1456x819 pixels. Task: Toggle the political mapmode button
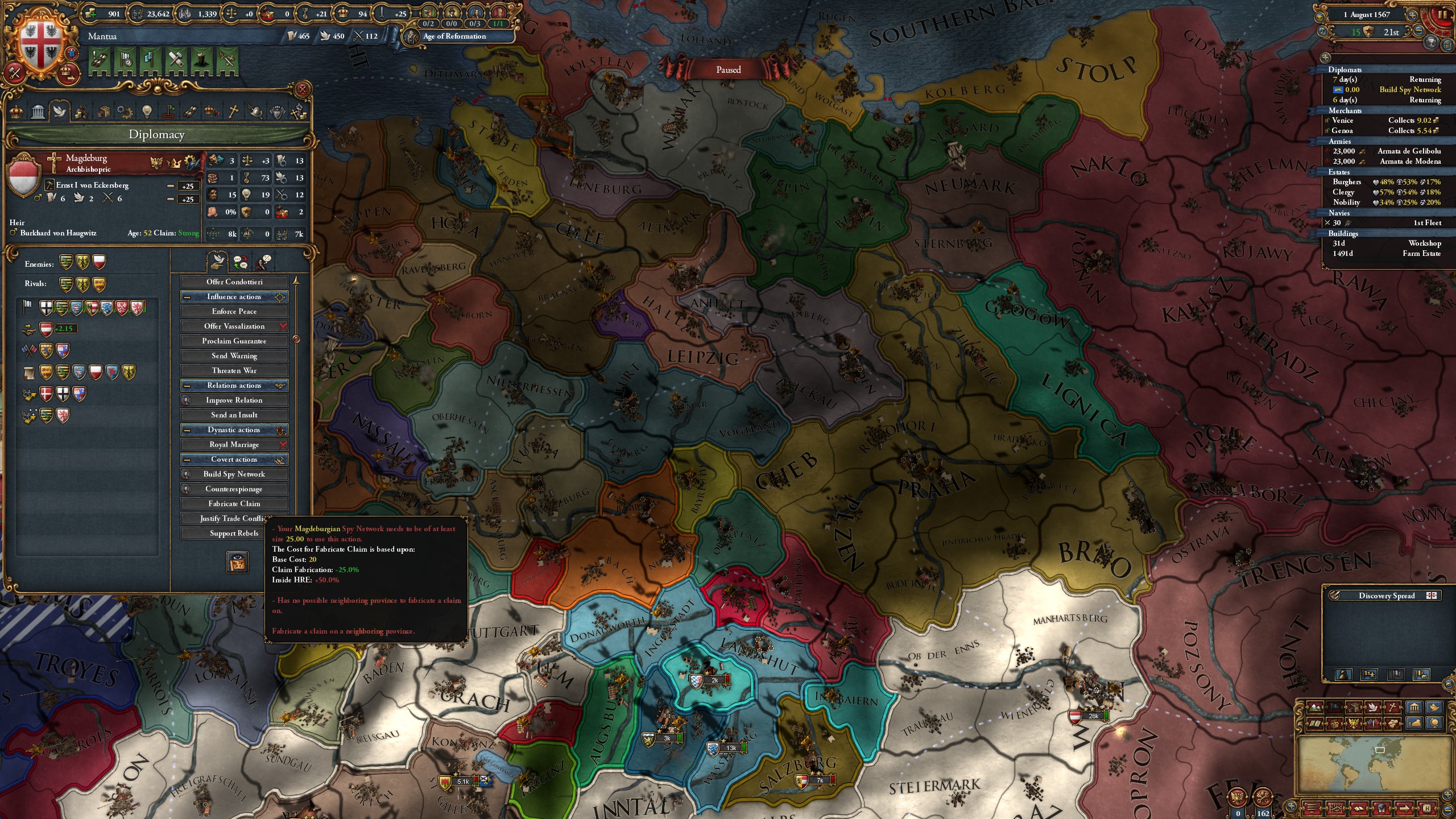1334,708
